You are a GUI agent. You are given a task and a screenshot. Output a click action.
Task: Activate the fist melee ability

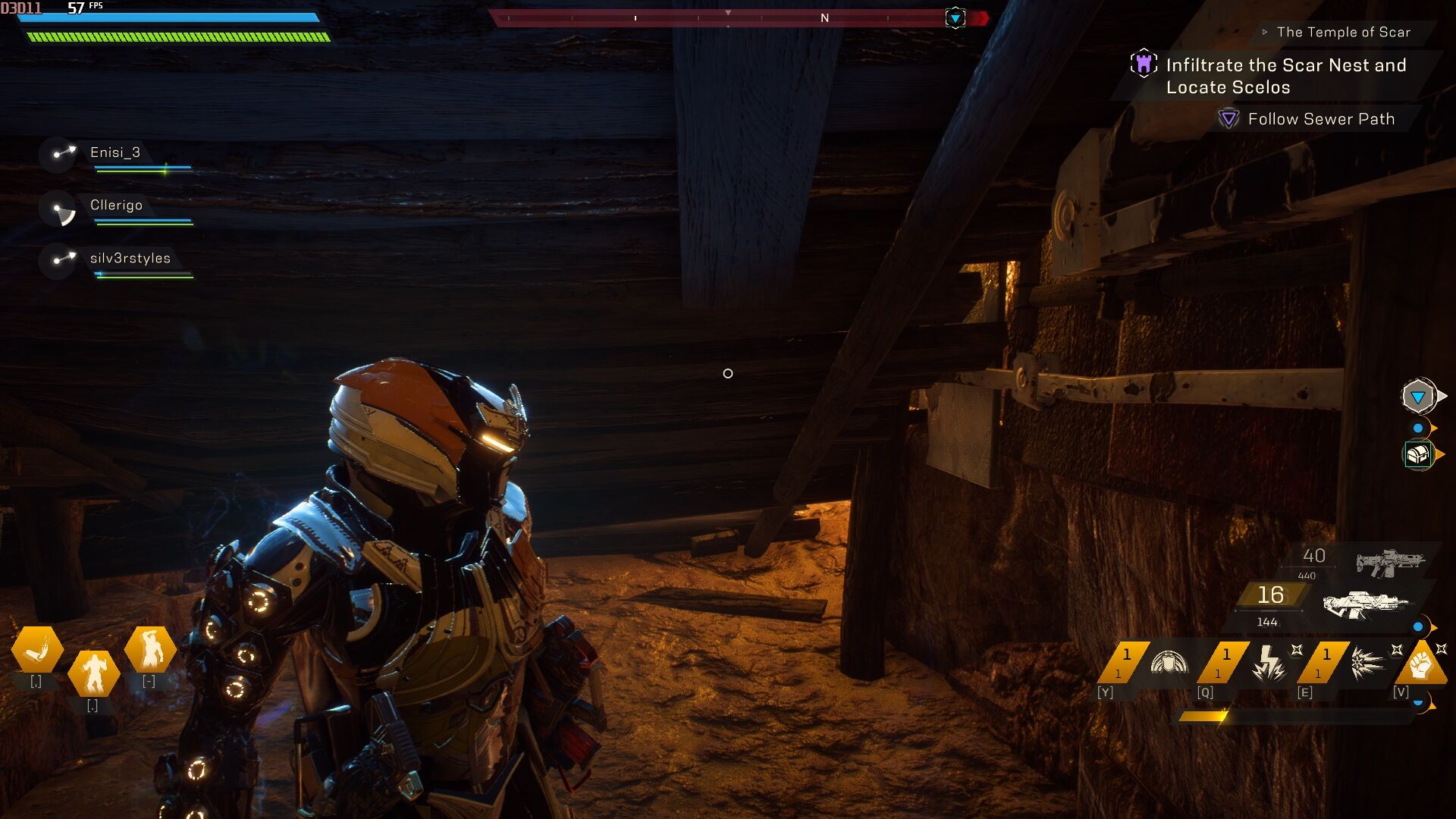[1421, 664]
